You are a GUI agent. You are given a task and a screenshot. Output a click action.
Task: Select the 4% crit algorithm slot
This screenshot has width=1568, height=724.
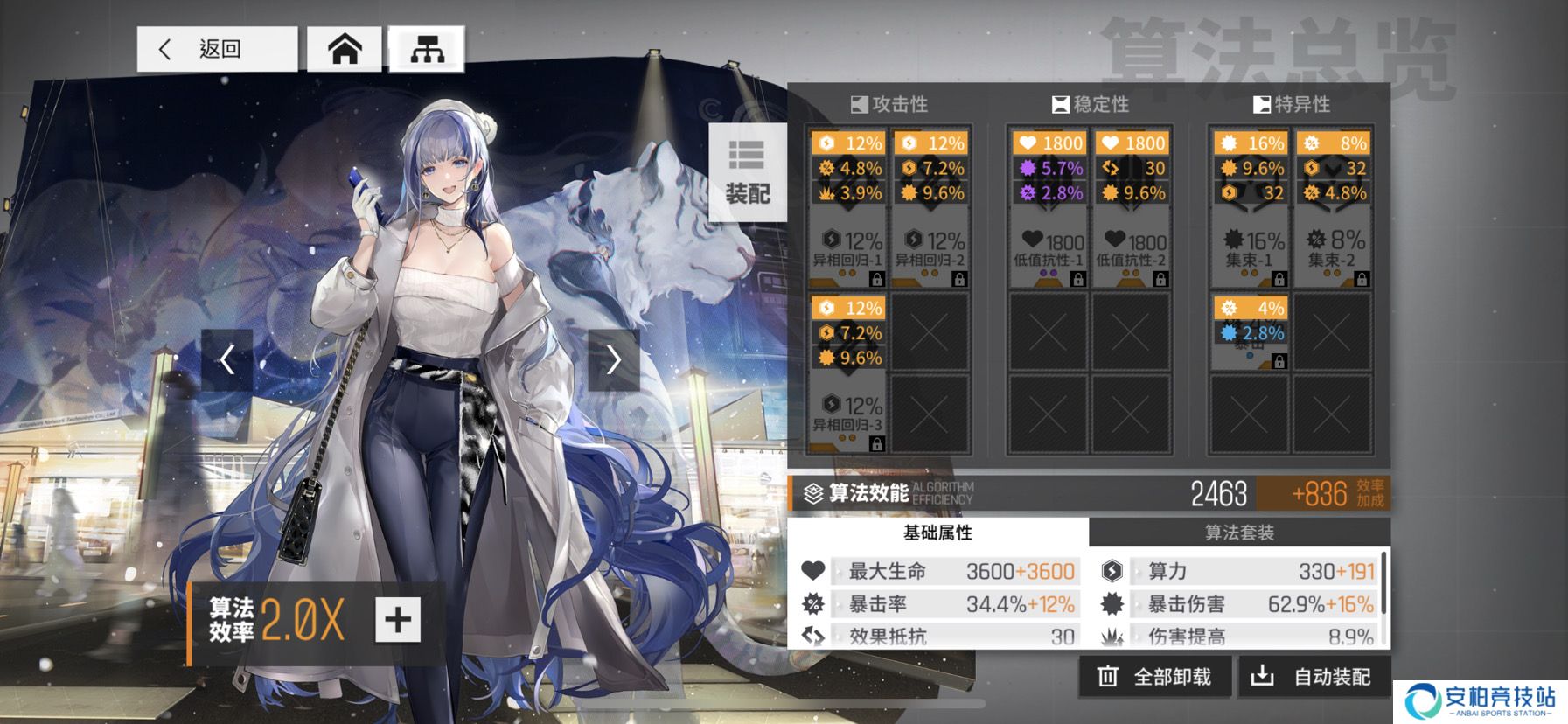pyautogui.click(x=1249, y=332)
